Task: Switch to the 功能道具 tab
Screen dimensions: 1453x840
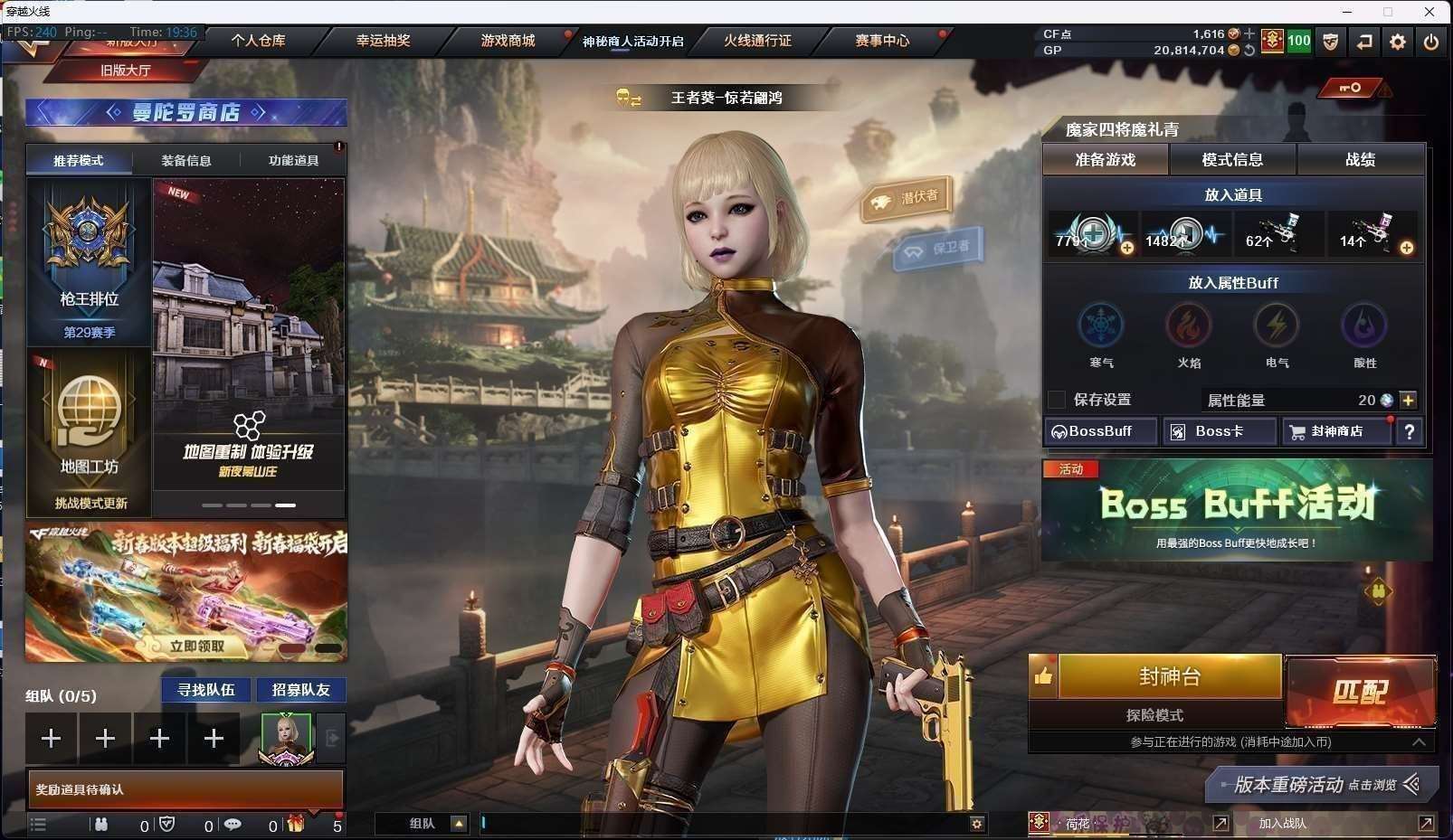Action: (293, 161)
